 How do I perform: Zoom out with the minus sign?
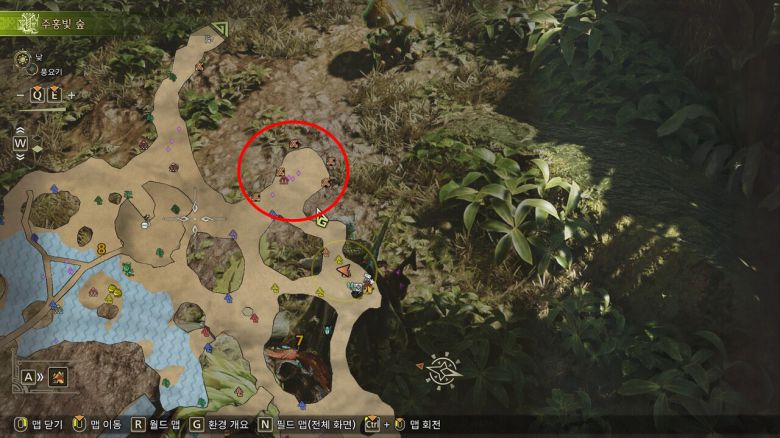[20, 96]
